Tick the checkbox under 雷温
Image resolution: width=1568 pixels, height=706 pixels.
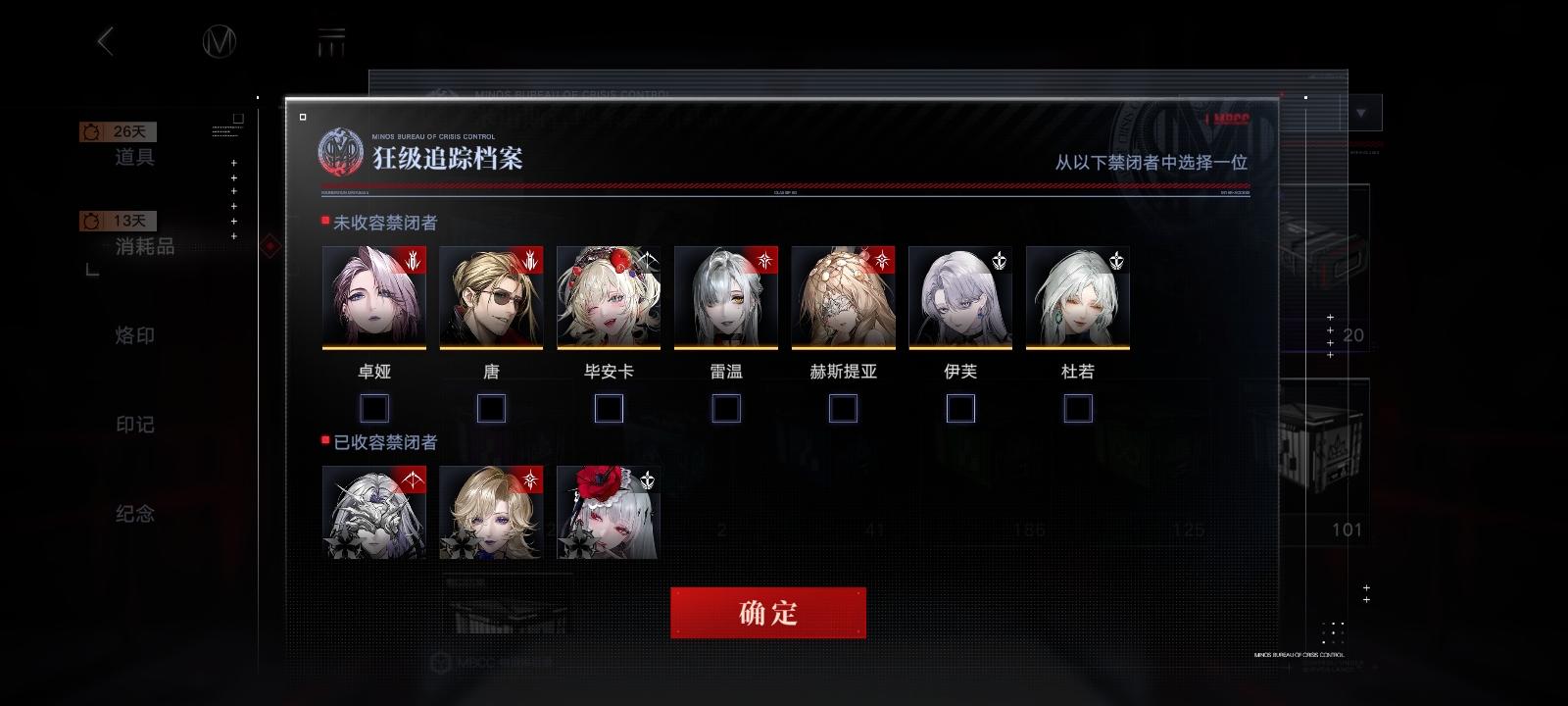pos(726,407)
